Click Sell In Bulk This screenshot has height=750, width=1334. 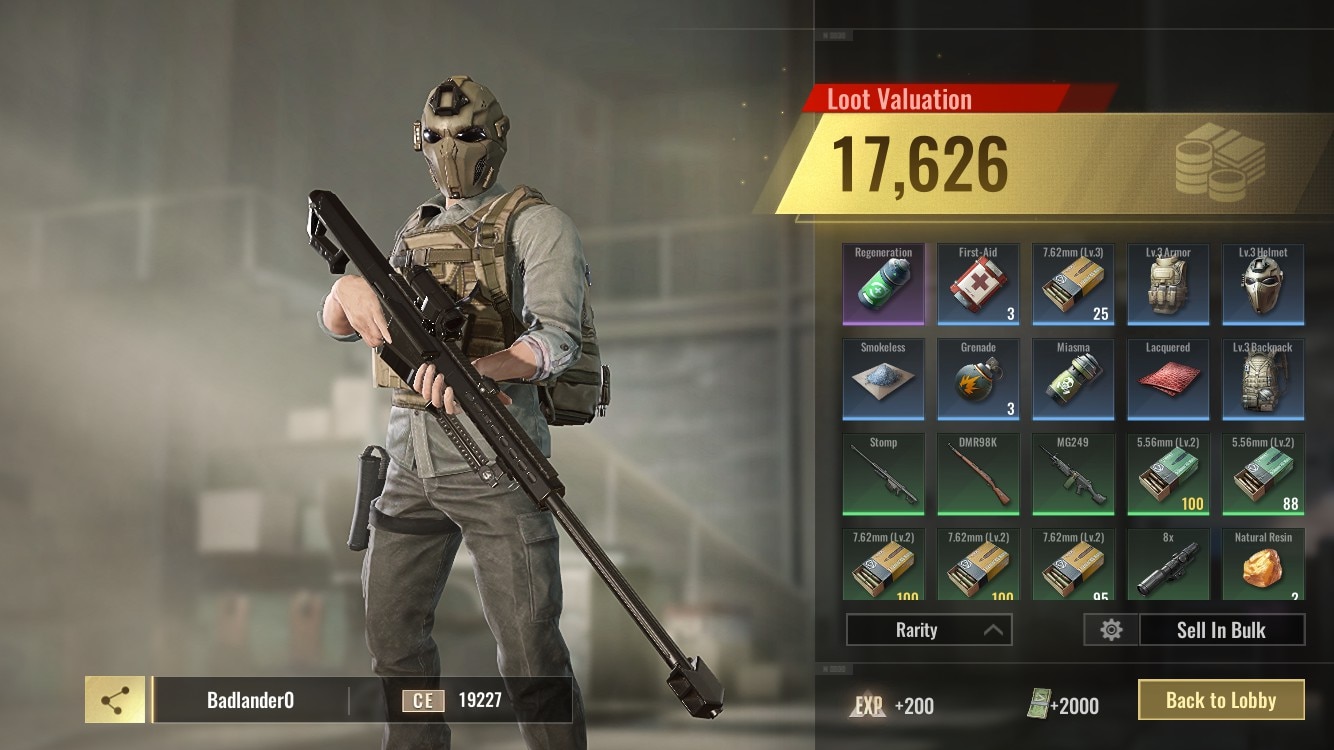point(1220,630)
